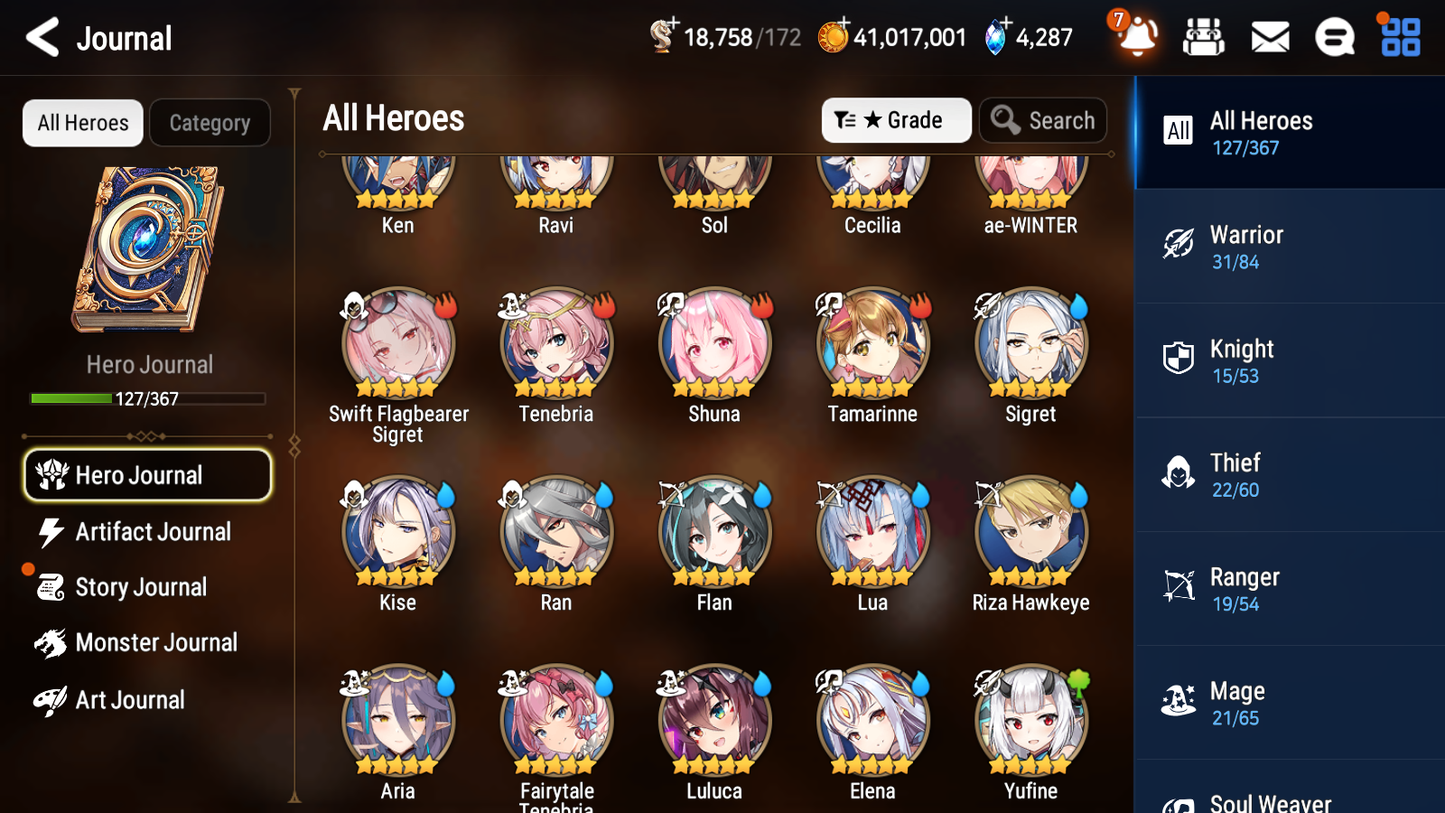Open the inventory icon next to the bell
The height and width of the screenshot is (813, 1445).
coord(1204,36)
